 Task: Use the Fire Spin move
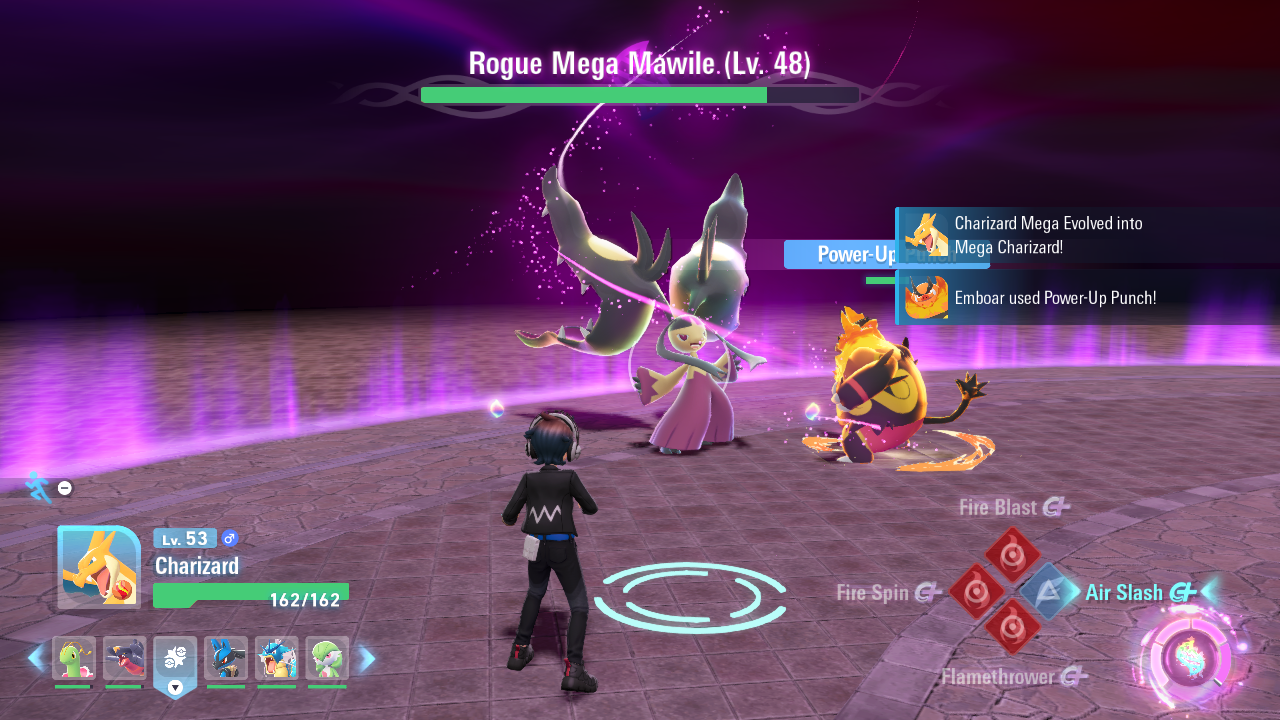(x=976, y=592)
